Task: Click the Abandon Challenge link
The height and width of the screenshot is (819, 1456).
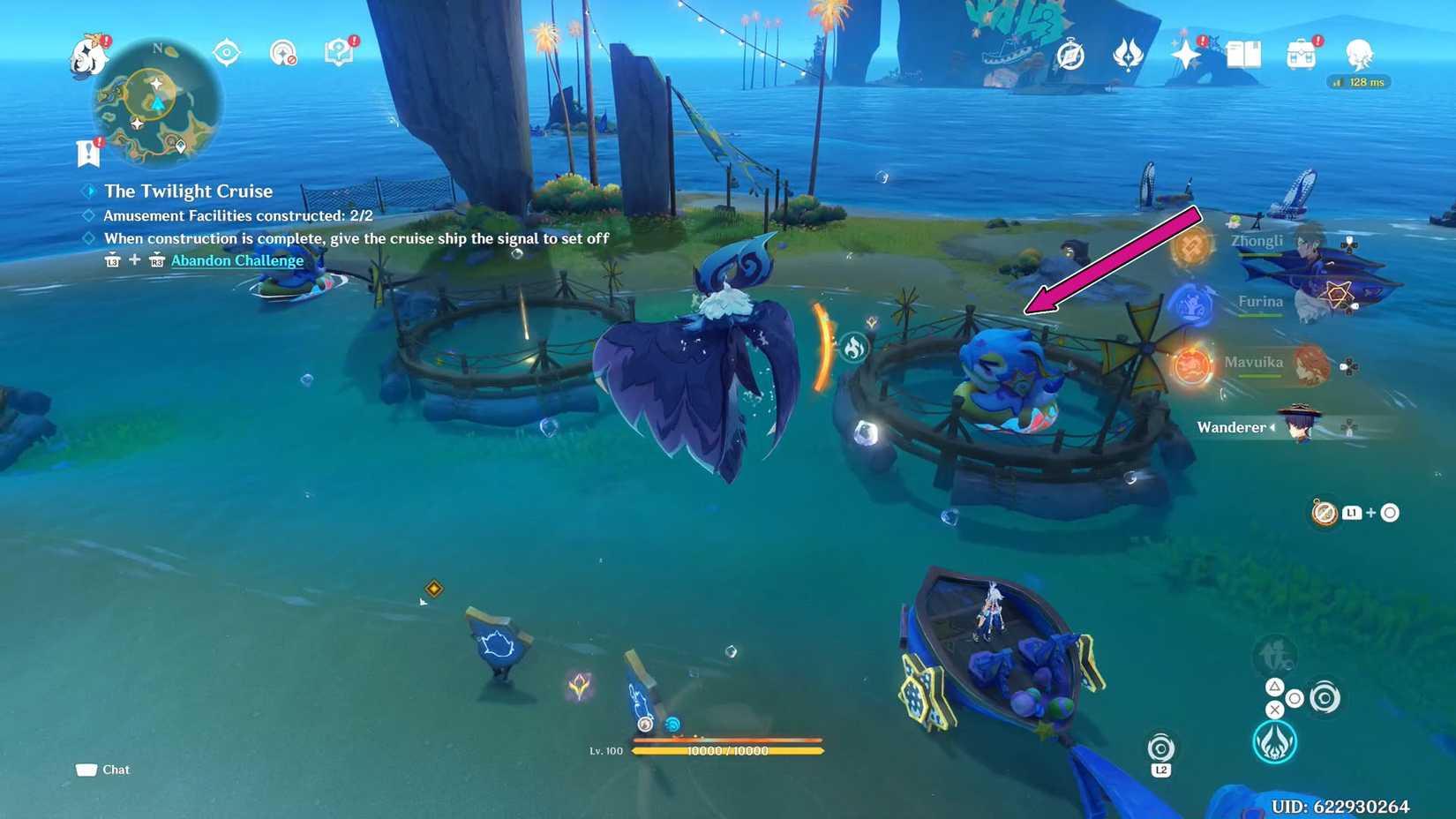Action: click(236, 260)
